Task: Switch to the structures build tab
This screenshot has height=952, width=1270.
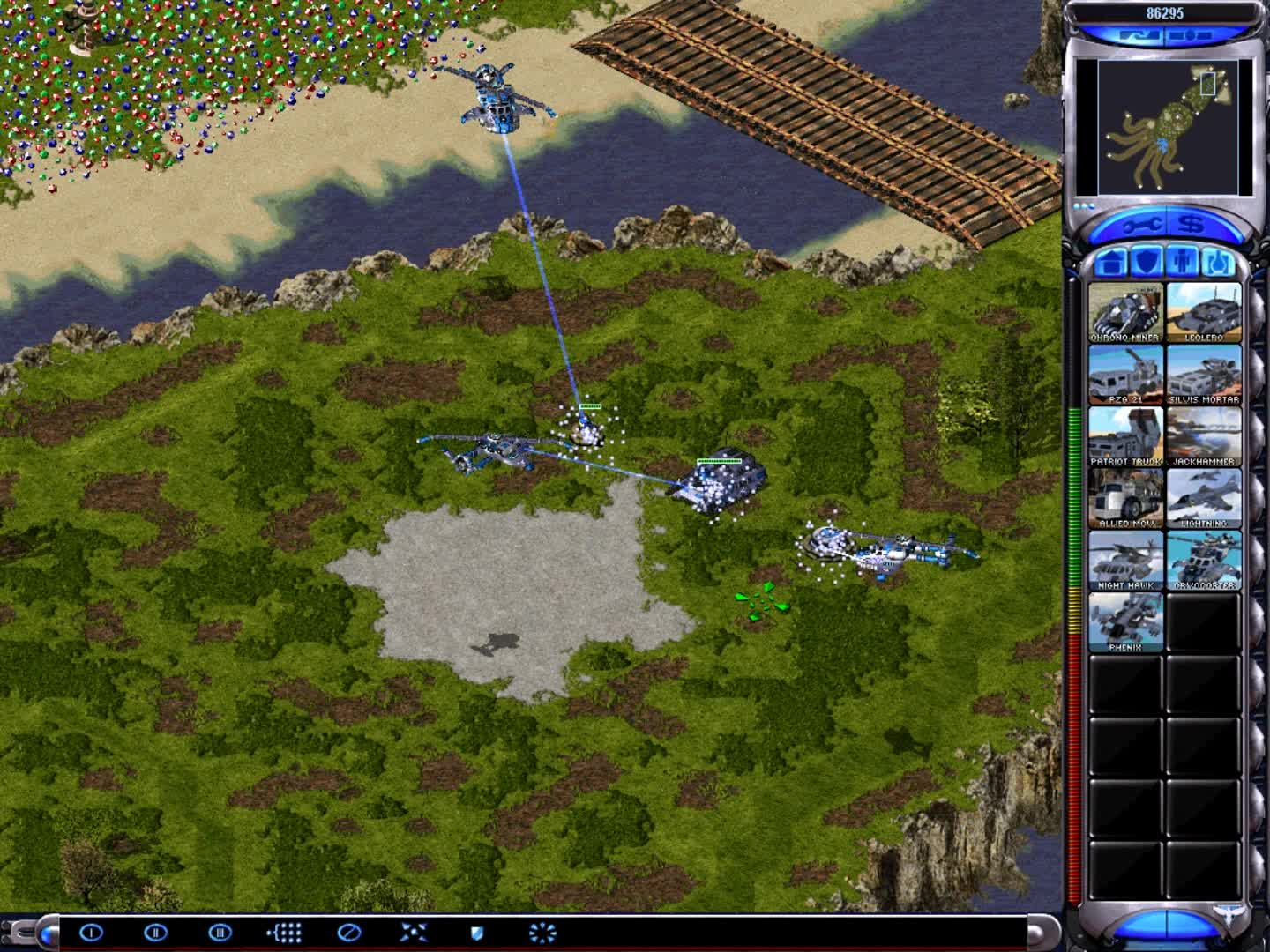Action: tap(1112, 262)
